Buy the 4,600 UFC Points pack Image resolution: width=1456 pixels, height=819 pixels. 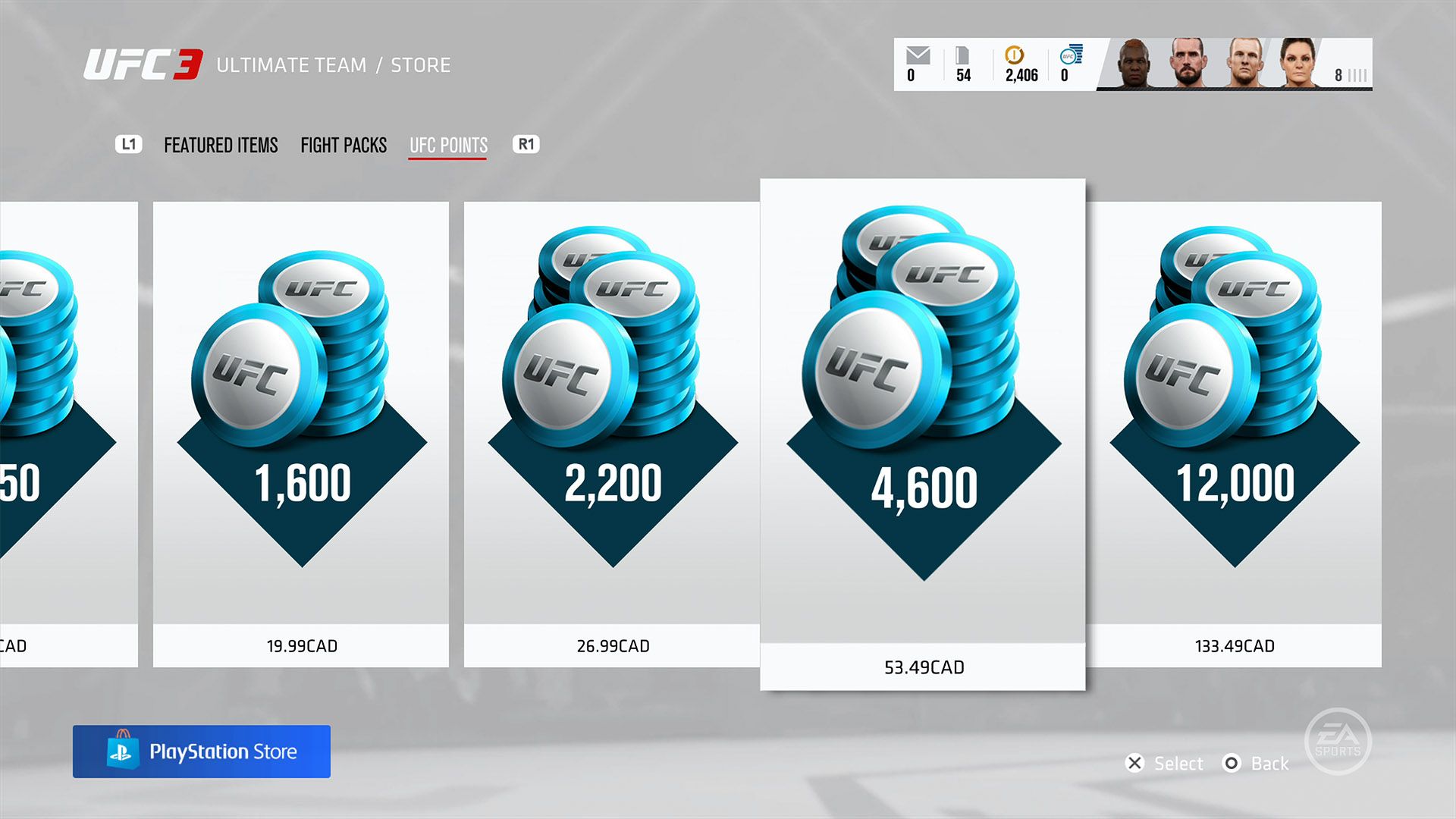pos(923,434)
